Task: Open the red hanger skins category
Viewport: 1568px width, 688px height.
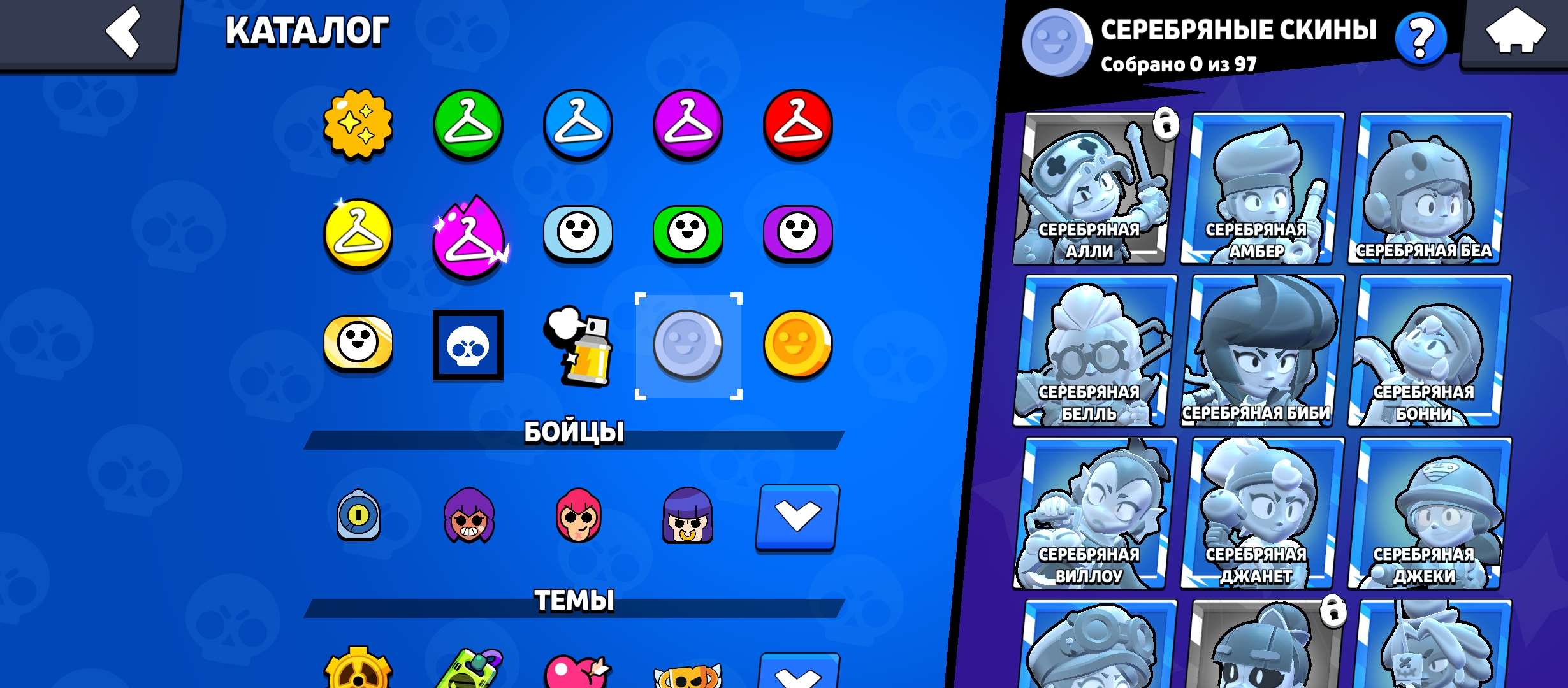Action: [797, 125]
